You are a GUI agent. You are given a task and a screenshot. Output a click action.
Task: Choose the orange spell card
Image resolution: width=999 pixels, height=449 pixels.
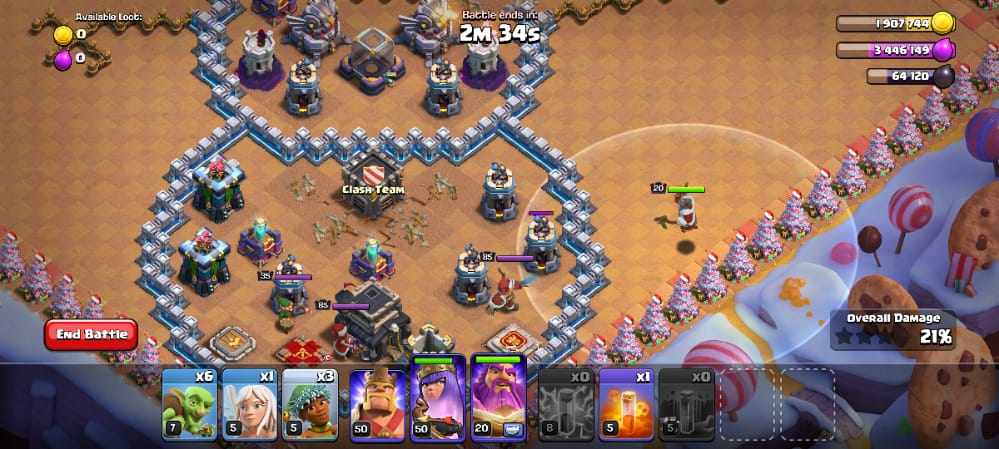[x=626, y=403]
